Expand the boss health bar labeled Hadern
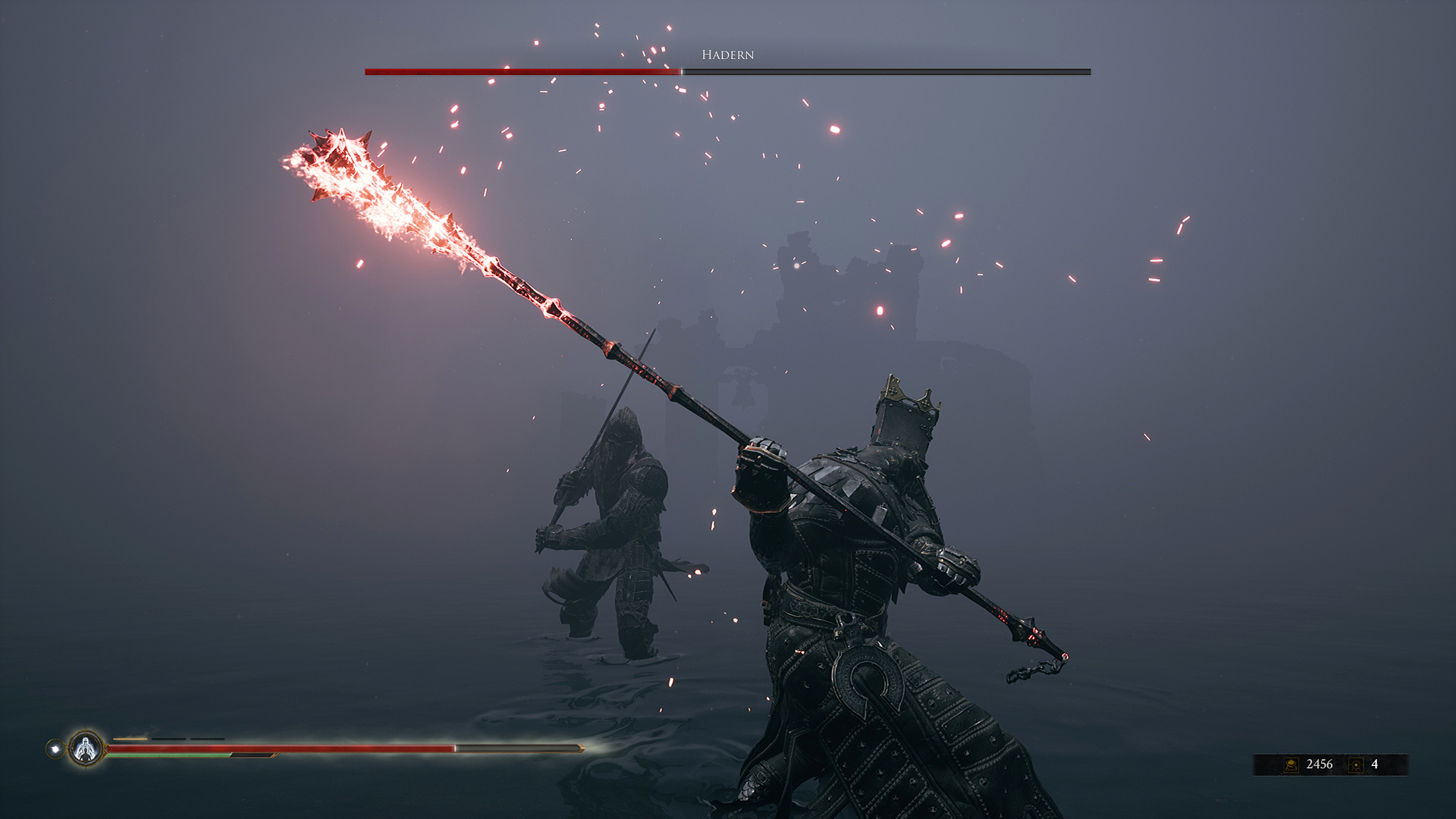The width and height of the screenshot is (1456, 819). coord(726,71)
